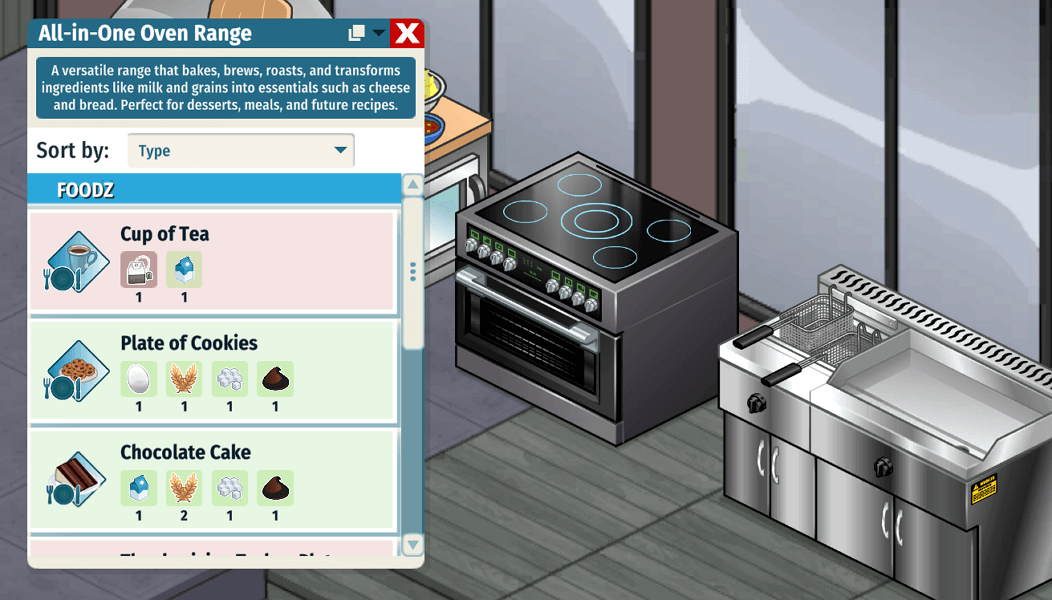Click the scroll down arrow in recipe list
Image resolution: width=1052 pixels, height=600 pixels.
pos(412,544)
